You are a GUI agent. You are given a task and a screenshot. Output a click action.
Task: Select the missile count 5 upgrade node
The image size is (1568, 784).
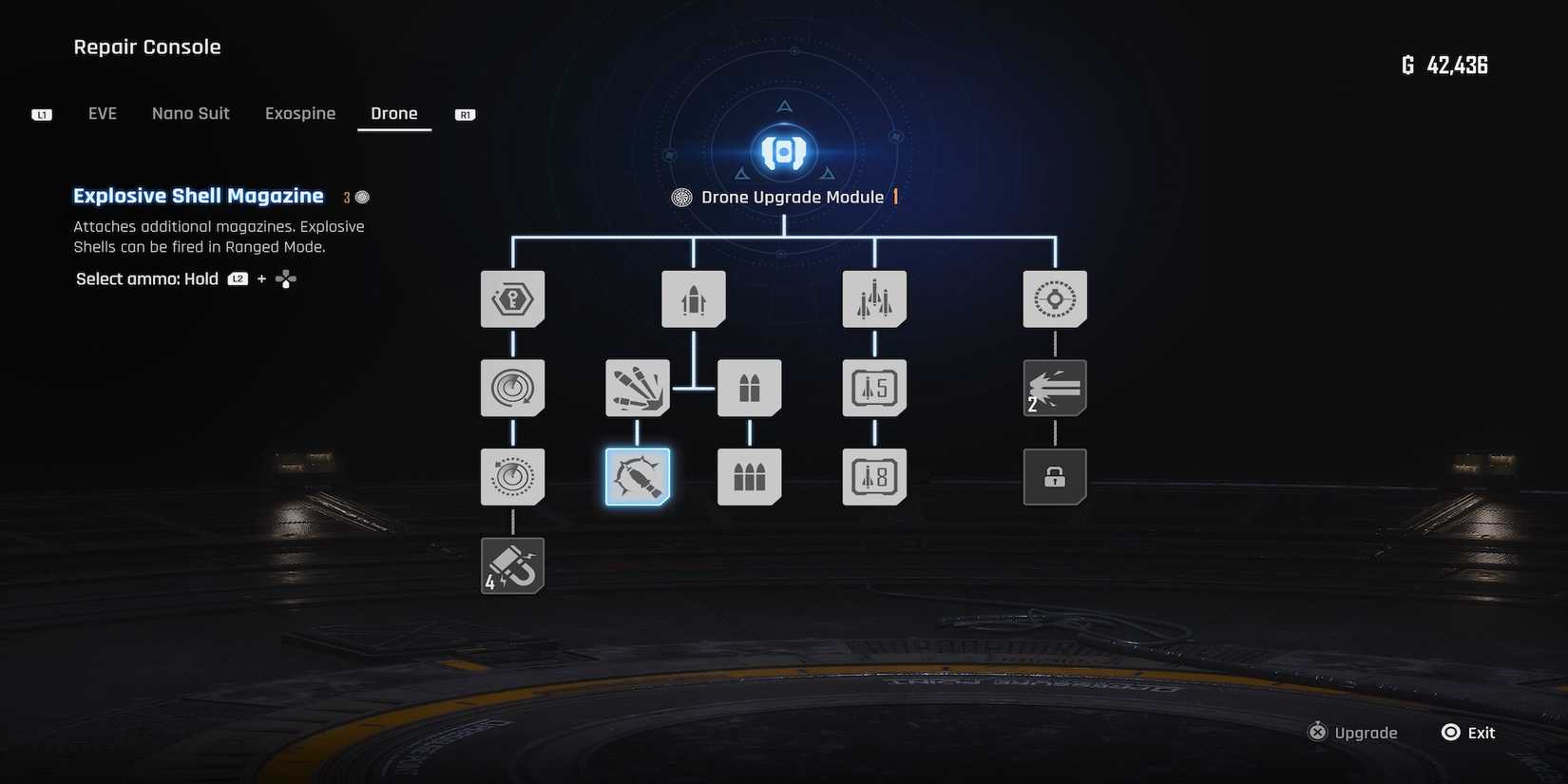click(x=874, y=388)
